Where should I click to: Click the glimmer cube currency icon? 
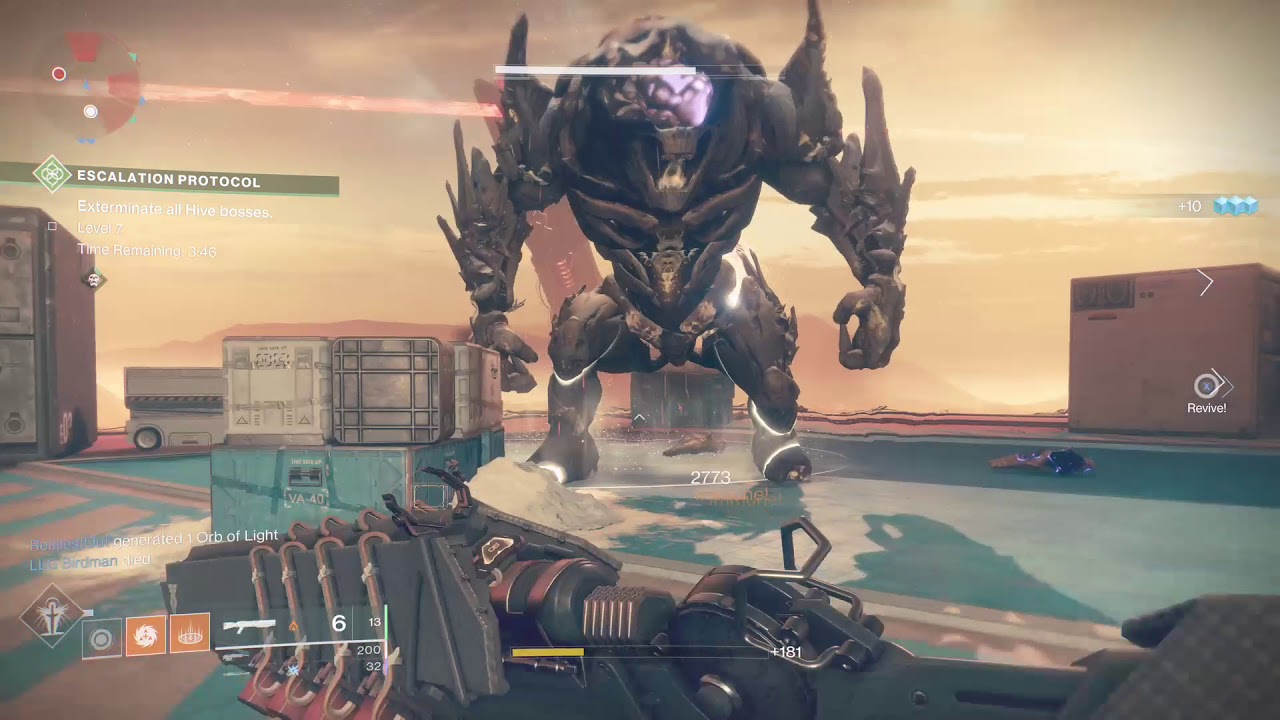(1234, 206)
